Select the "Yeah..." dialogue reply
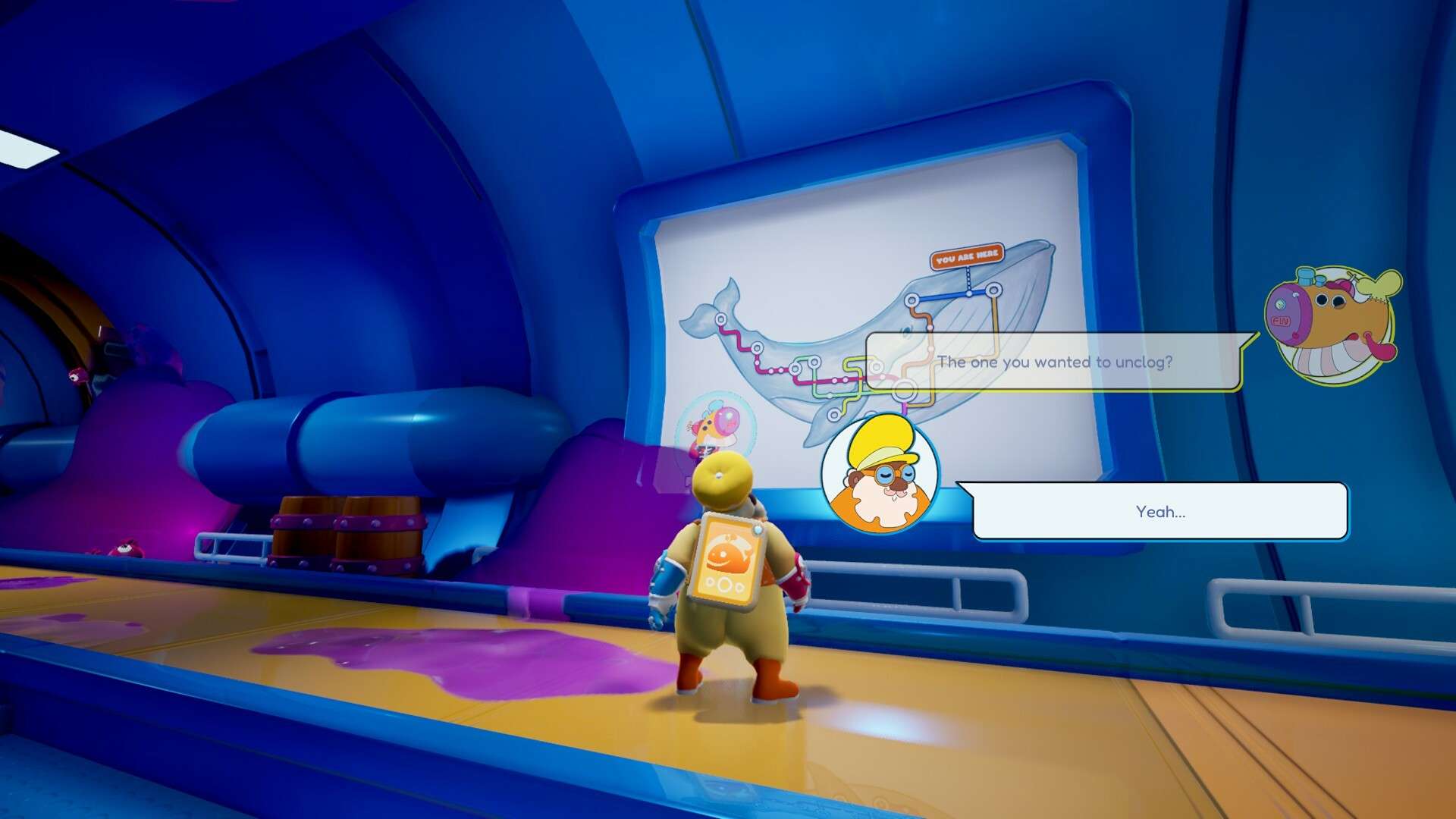Image resolution: width=1456 pixels, height=819 pixels. coord(1159,512)
